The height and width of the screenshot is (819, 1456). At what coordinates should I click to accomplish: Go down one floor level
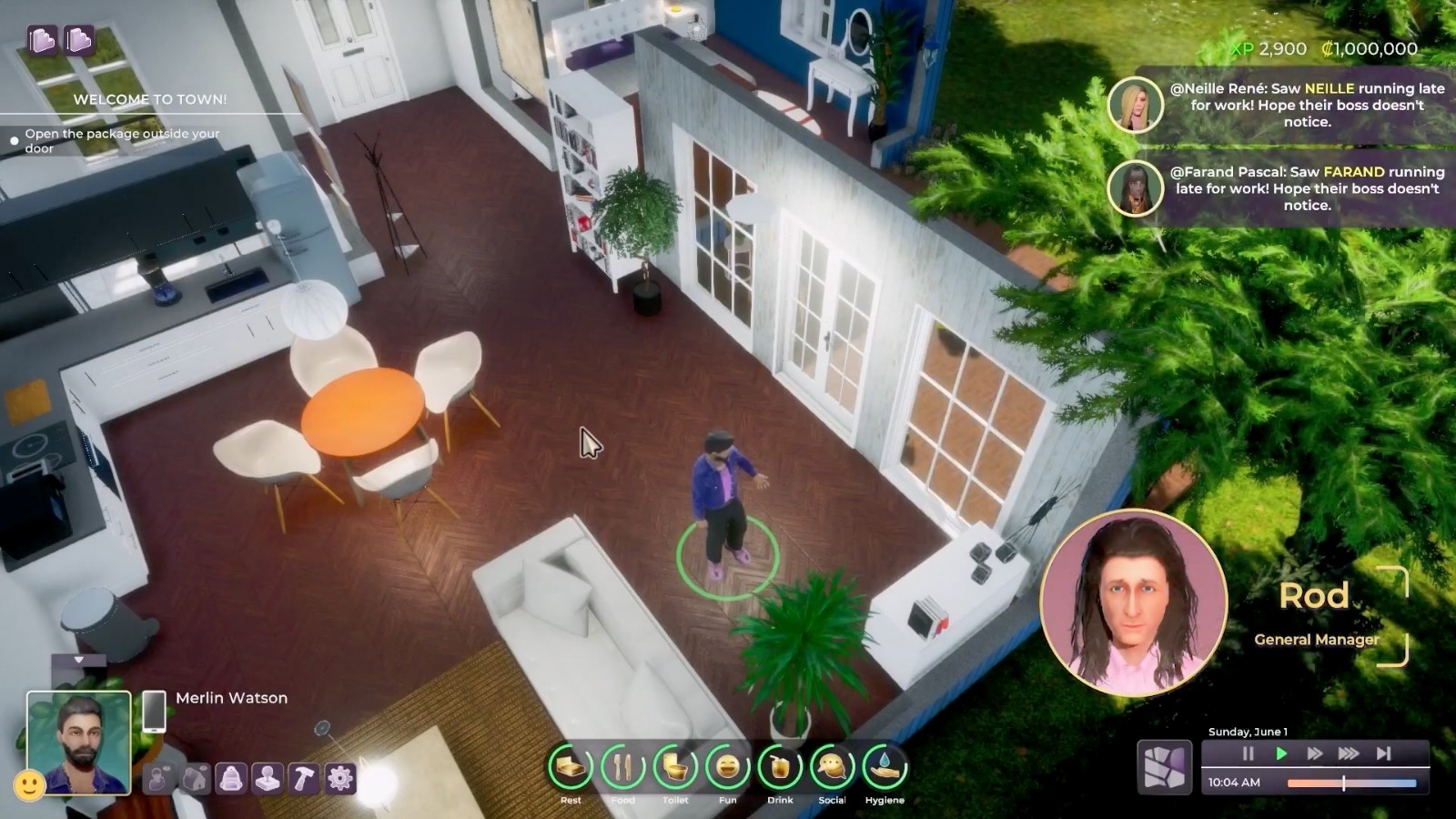click(x=79, y=41)
